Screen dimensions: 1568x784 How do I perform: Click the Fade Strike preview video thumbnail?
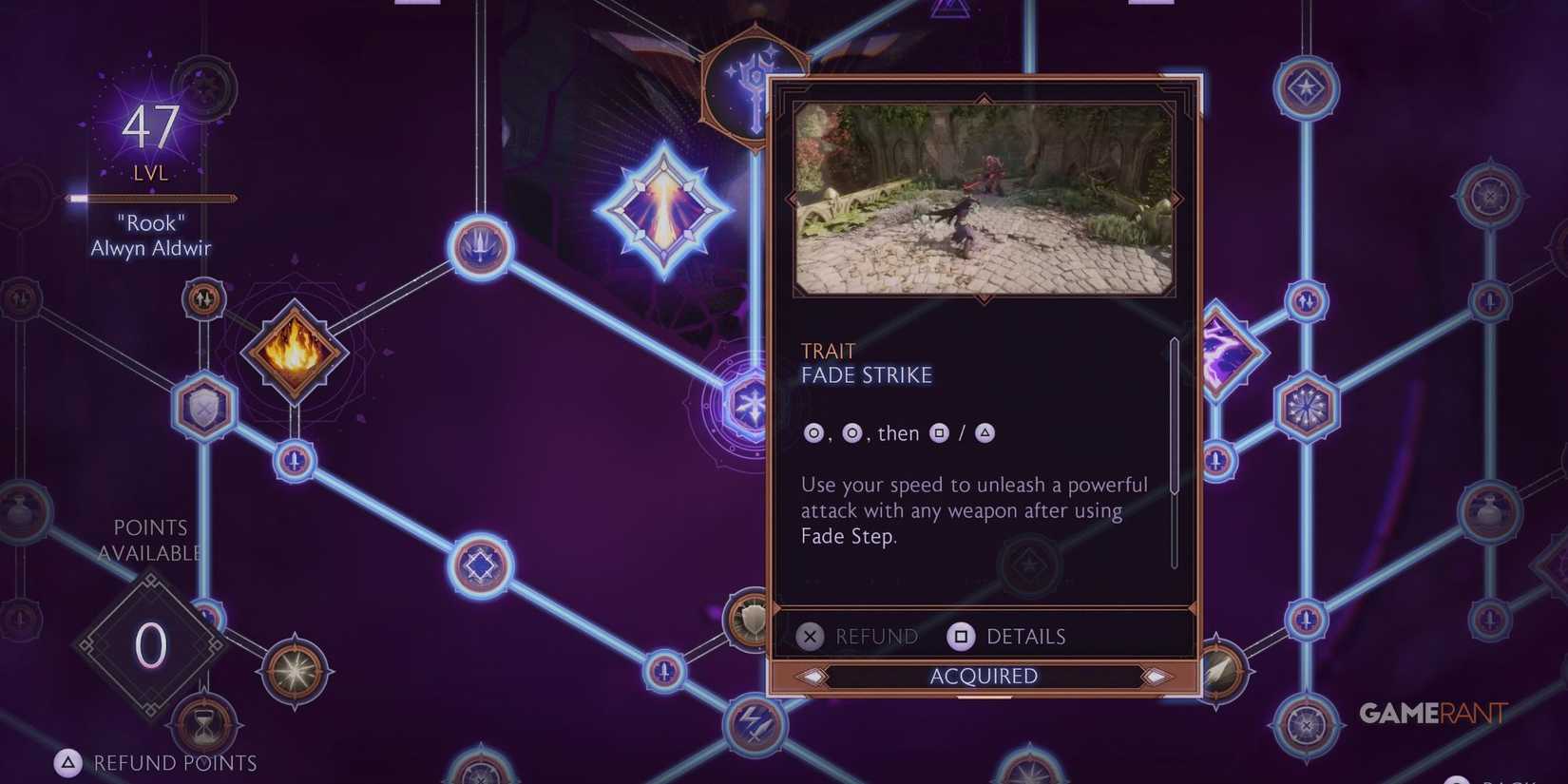[984, 197]
